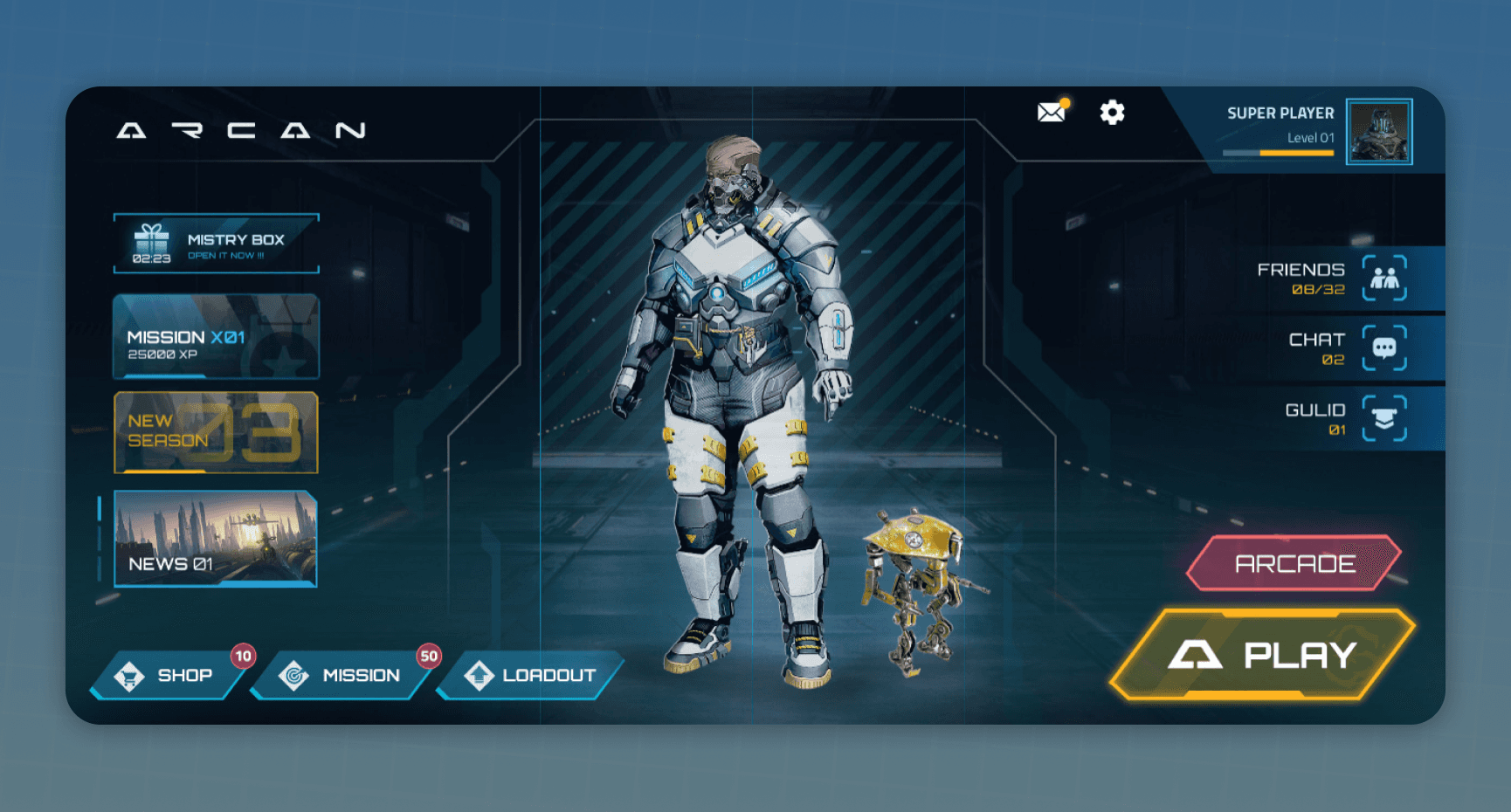
Task: Open the SHOP menu
Action: (169, 675)
